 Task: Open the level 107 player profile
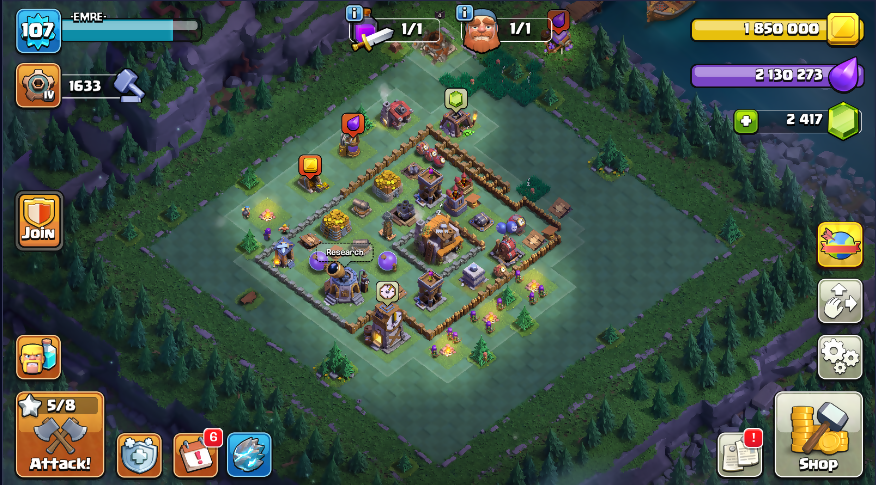pos(38,31)
